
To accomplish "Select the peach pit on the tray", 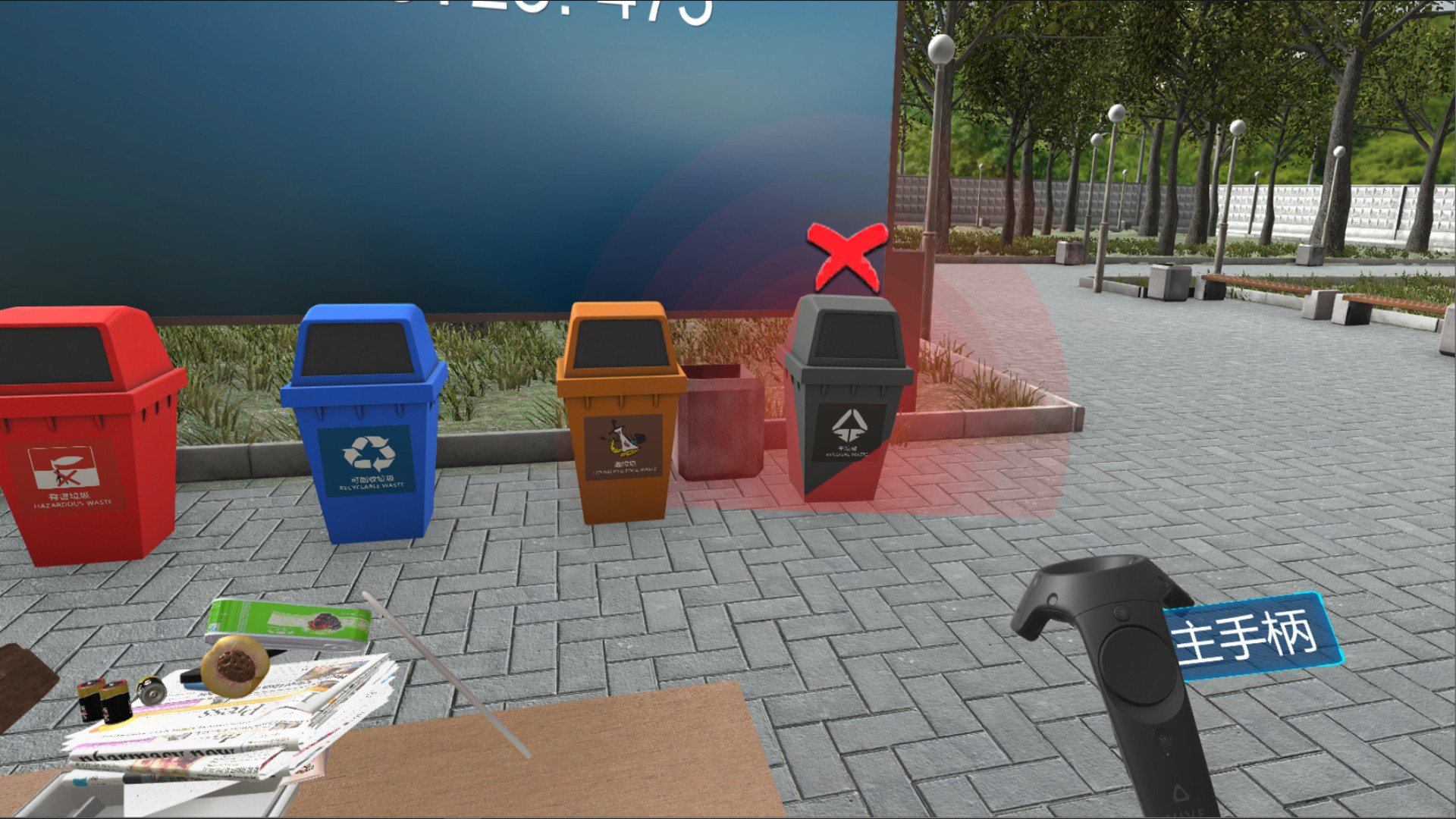I will tap(236, 667).
